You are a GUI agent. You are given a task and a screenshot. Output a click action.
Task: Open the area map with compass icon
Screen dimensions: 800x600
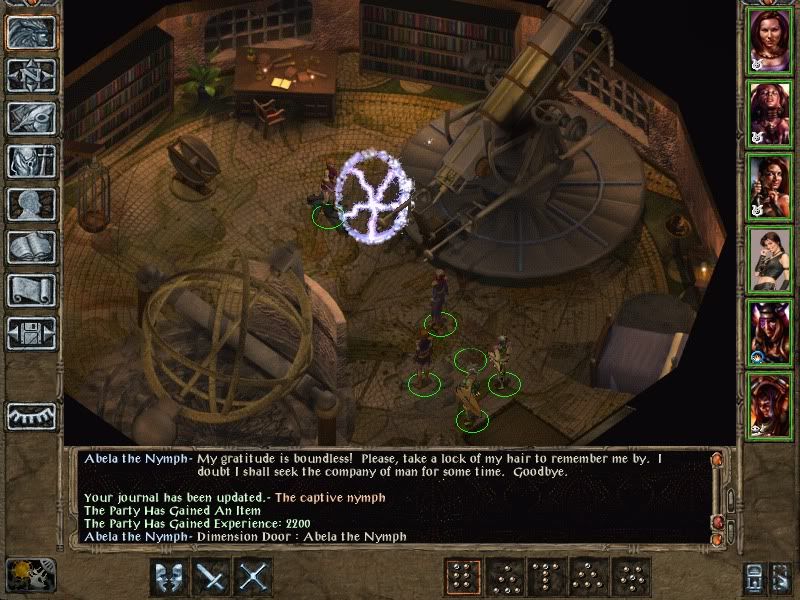pos(31,75)
